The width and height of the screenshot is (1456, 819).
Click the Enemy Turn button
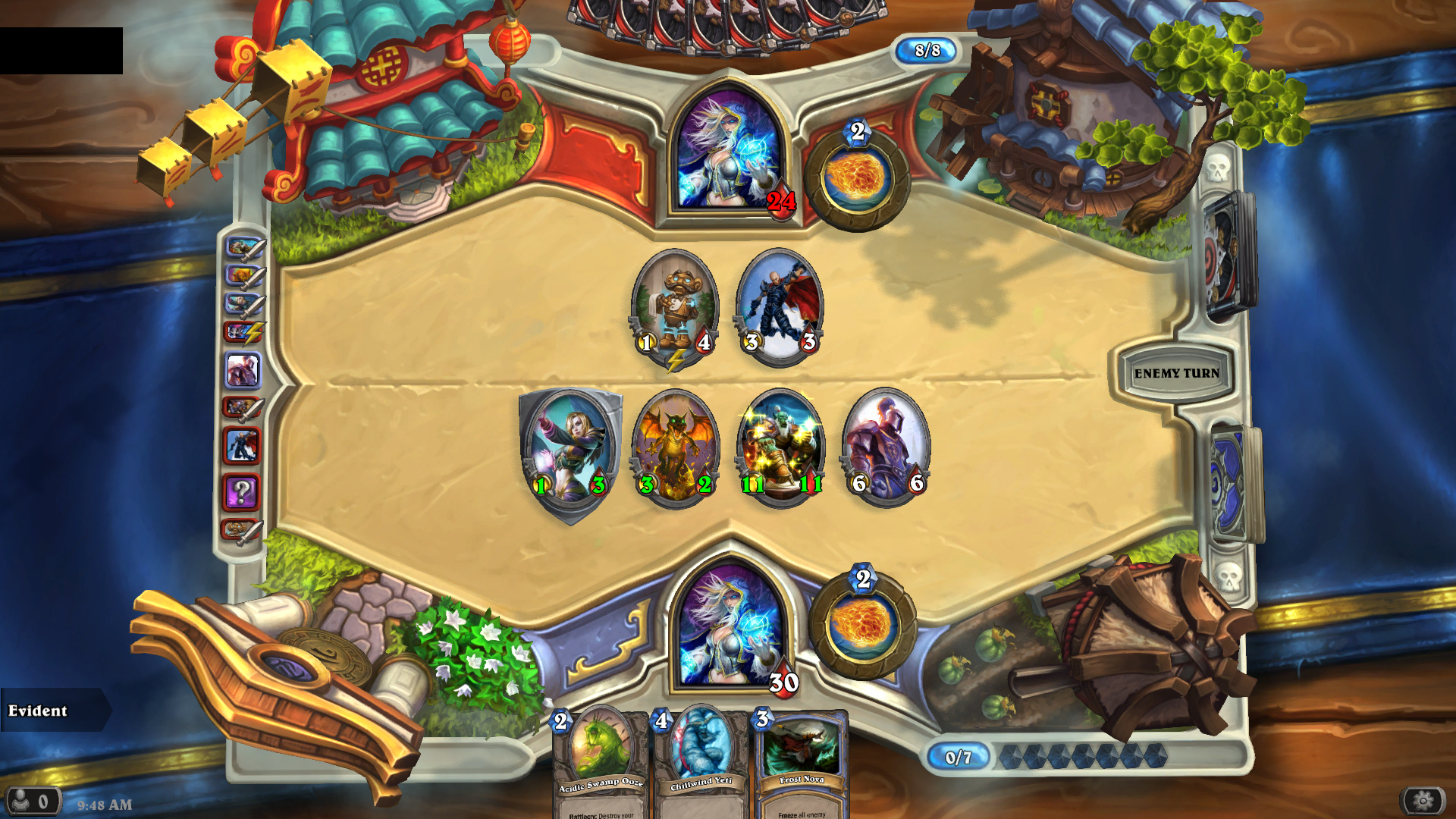pyautogui.click(x=1176, y=372)
